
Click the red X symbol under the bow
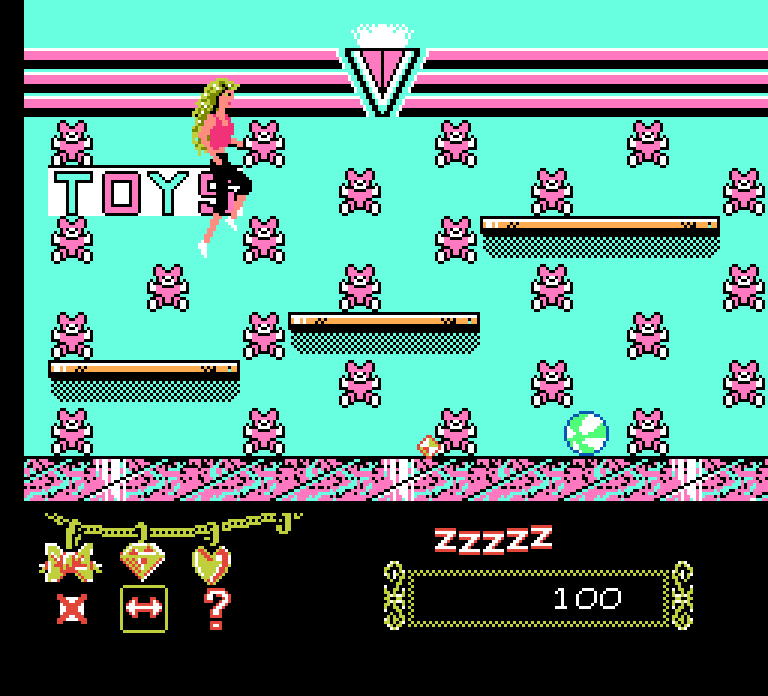click(x=72, y=608)
